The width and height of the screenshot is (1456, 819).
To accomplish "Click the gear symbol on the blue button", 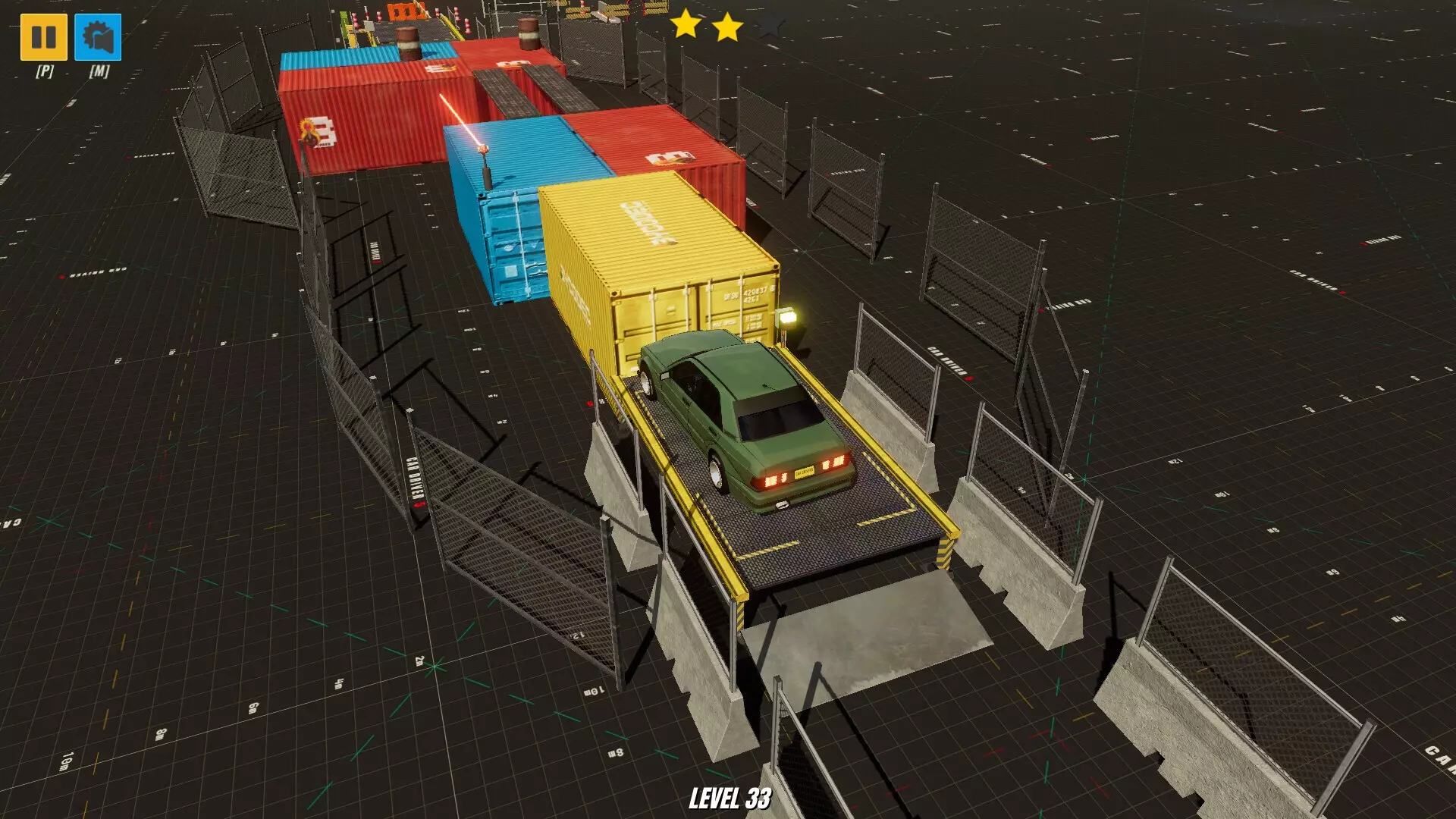I will [97, 36].
